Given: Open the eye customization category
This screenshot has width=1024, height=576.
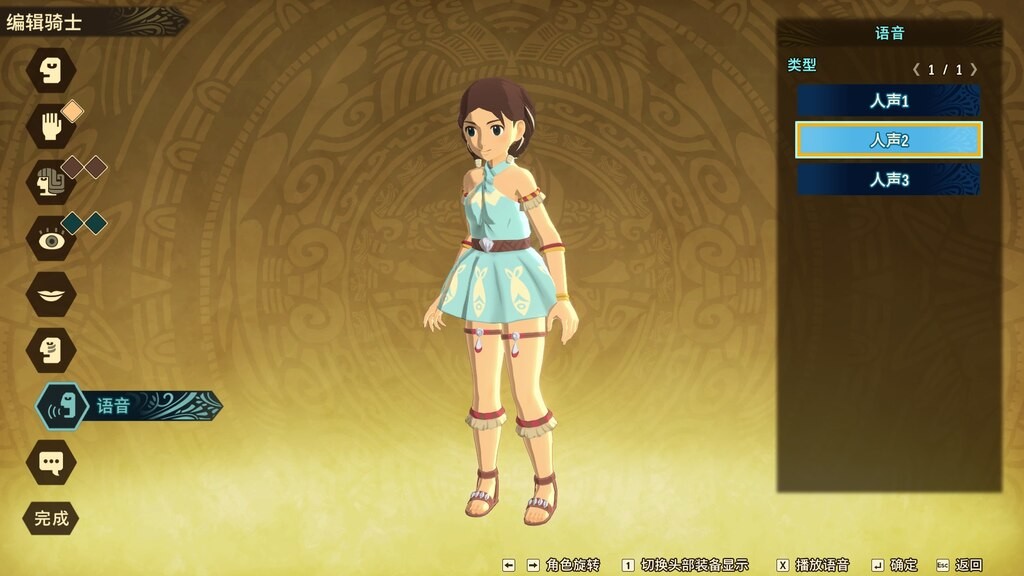Looking at the screenshot, I should click(x=51, y=238).
